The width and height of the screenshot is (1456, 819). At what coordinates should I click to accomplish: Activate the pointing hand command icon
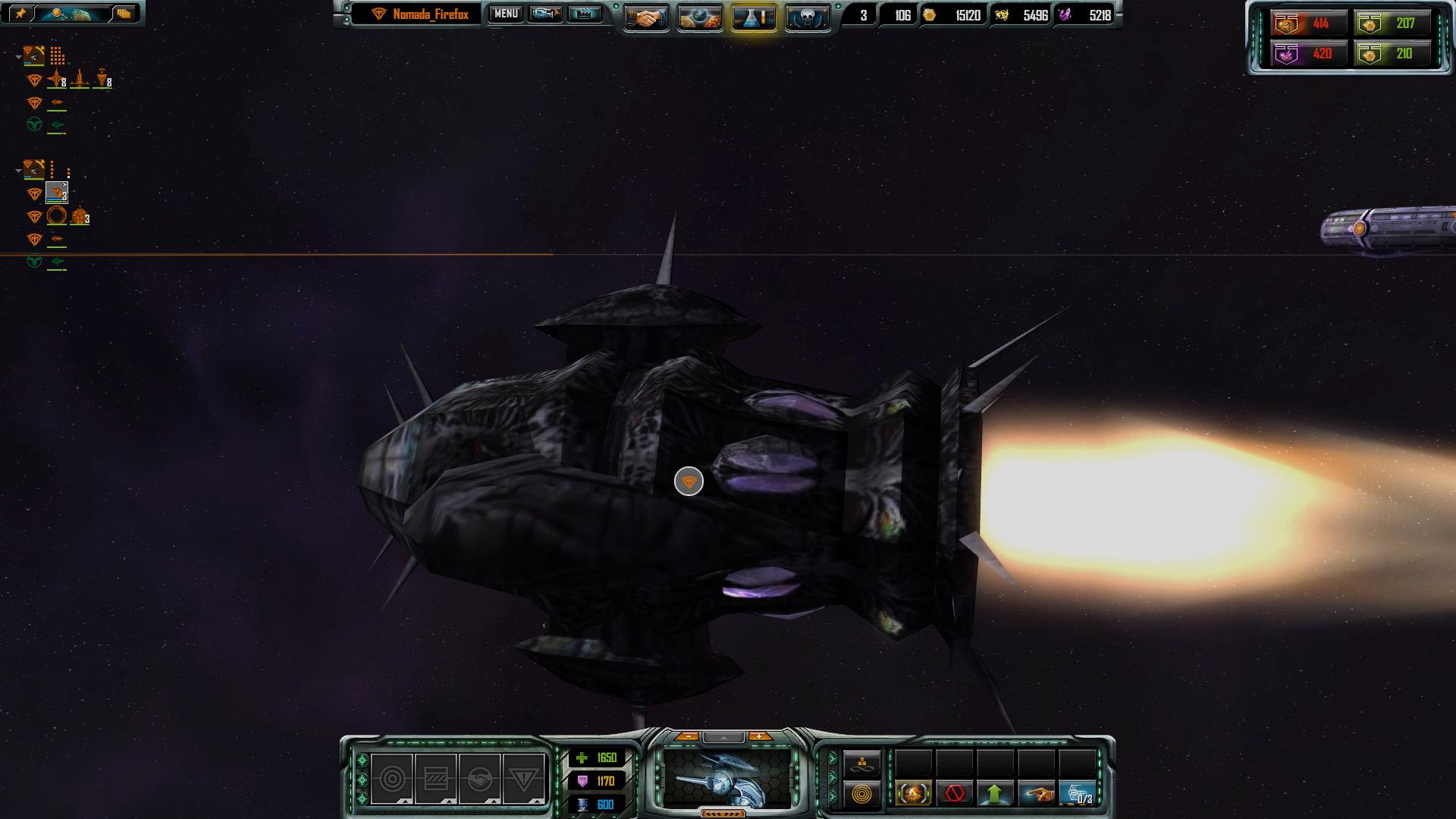click(x=1036, y=794)
